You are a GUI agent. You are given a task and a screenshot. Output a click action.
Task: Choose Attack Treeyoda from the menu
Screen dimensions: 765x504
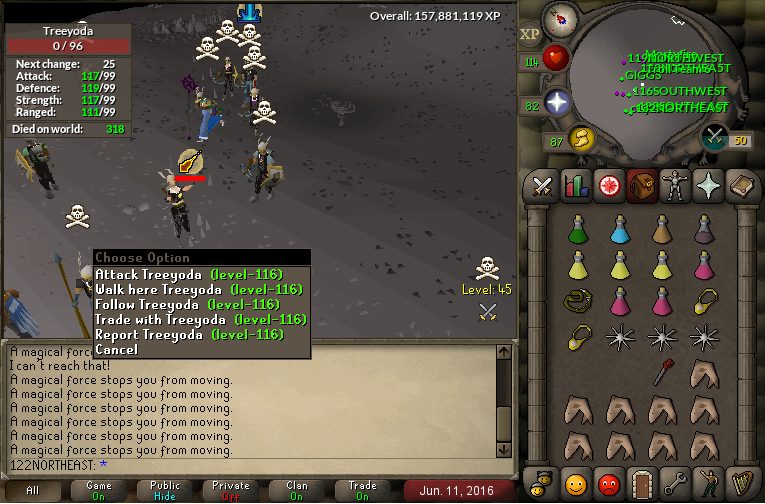(189, 275)
